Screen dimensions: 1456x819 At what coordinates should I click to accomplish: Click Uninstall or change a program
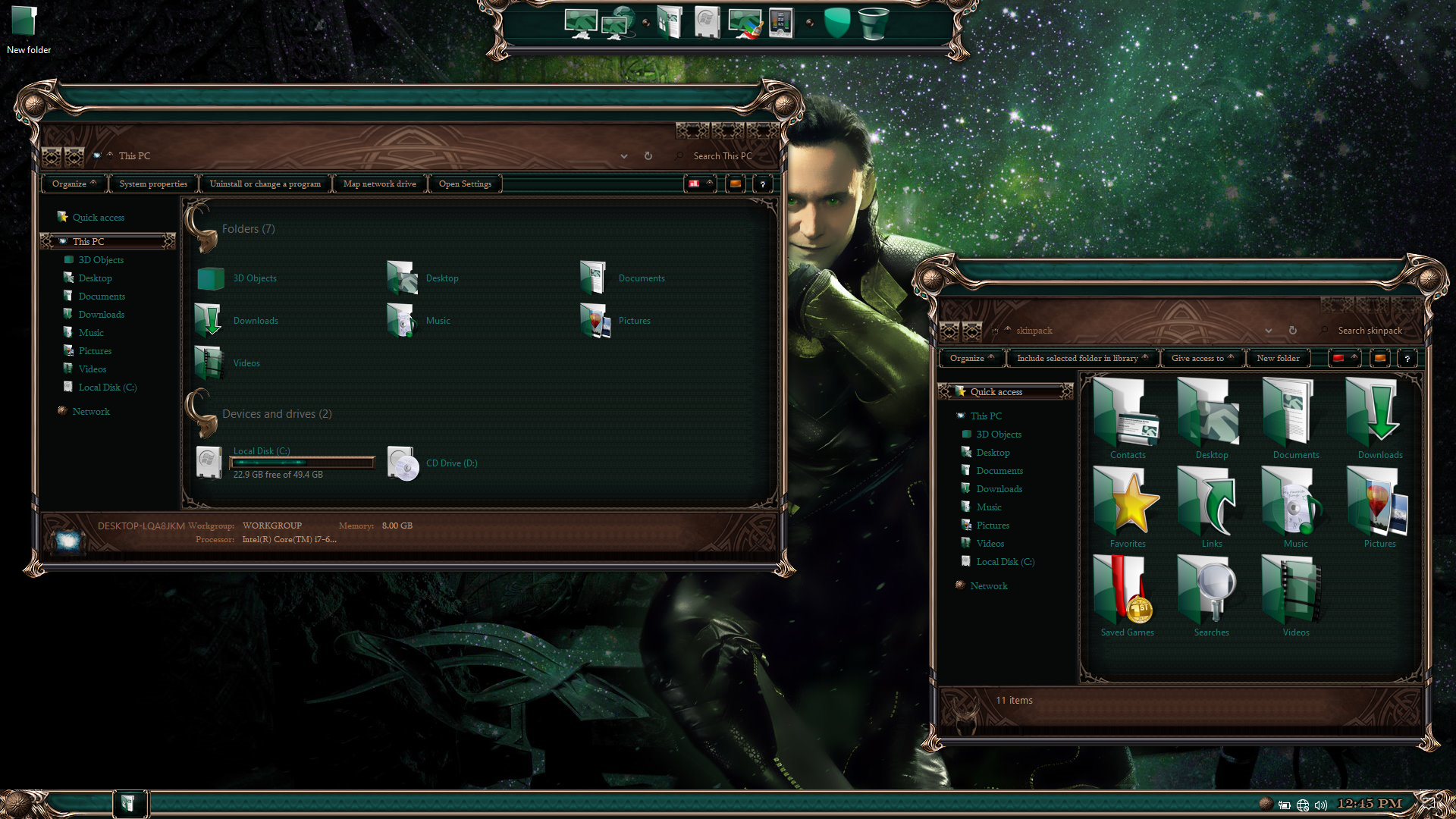click(x=265, y=184)
